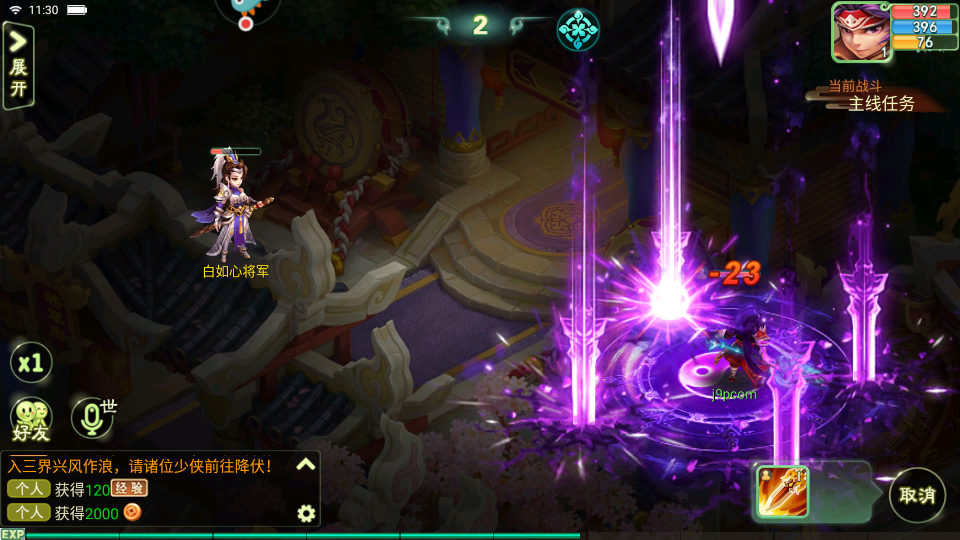Select the flaming sword skill icon
This screenshot has height=540, width=960.
tap(782, 492)
